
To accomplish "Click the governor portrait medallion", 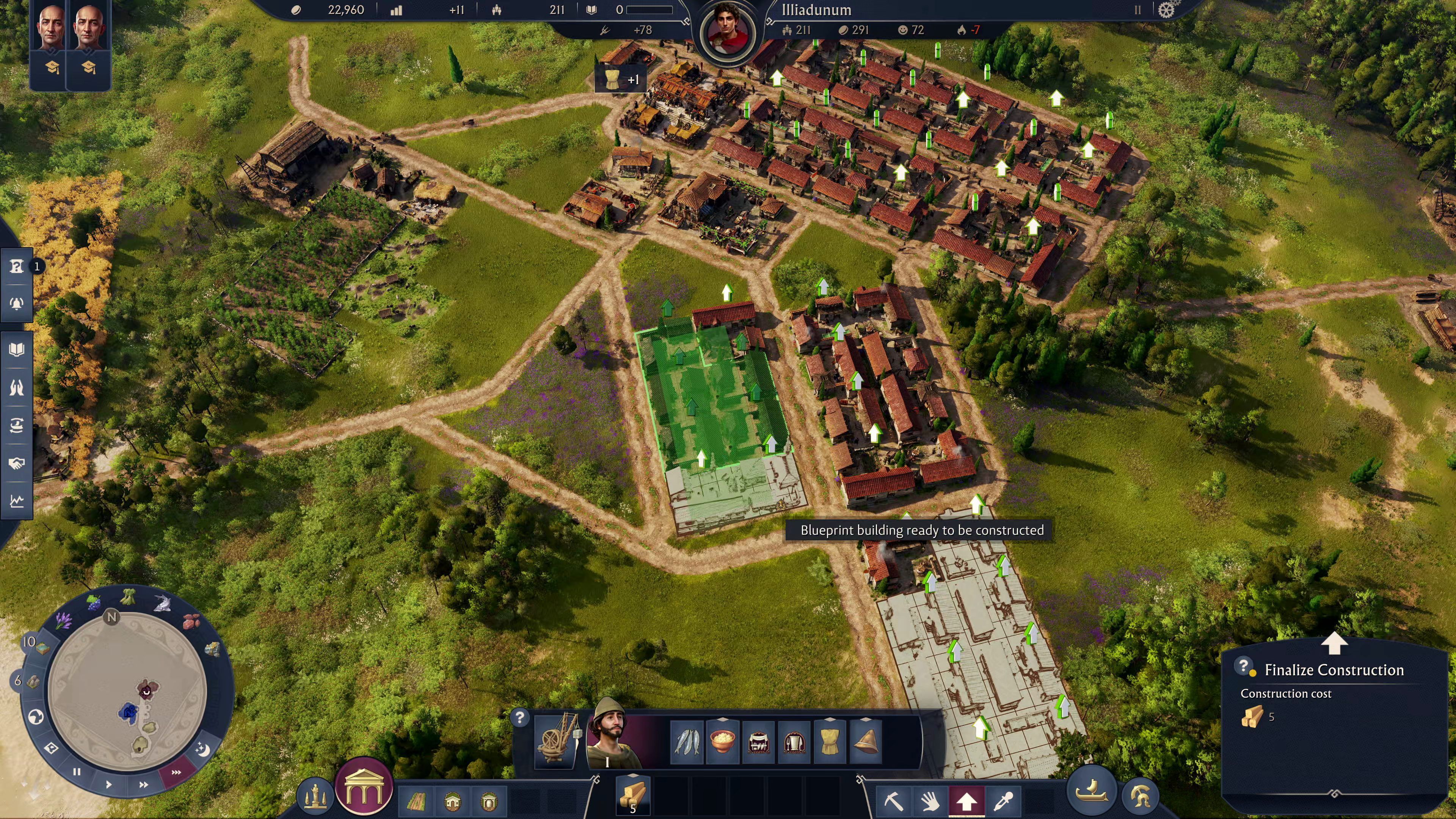I will (x=728, y=31).
